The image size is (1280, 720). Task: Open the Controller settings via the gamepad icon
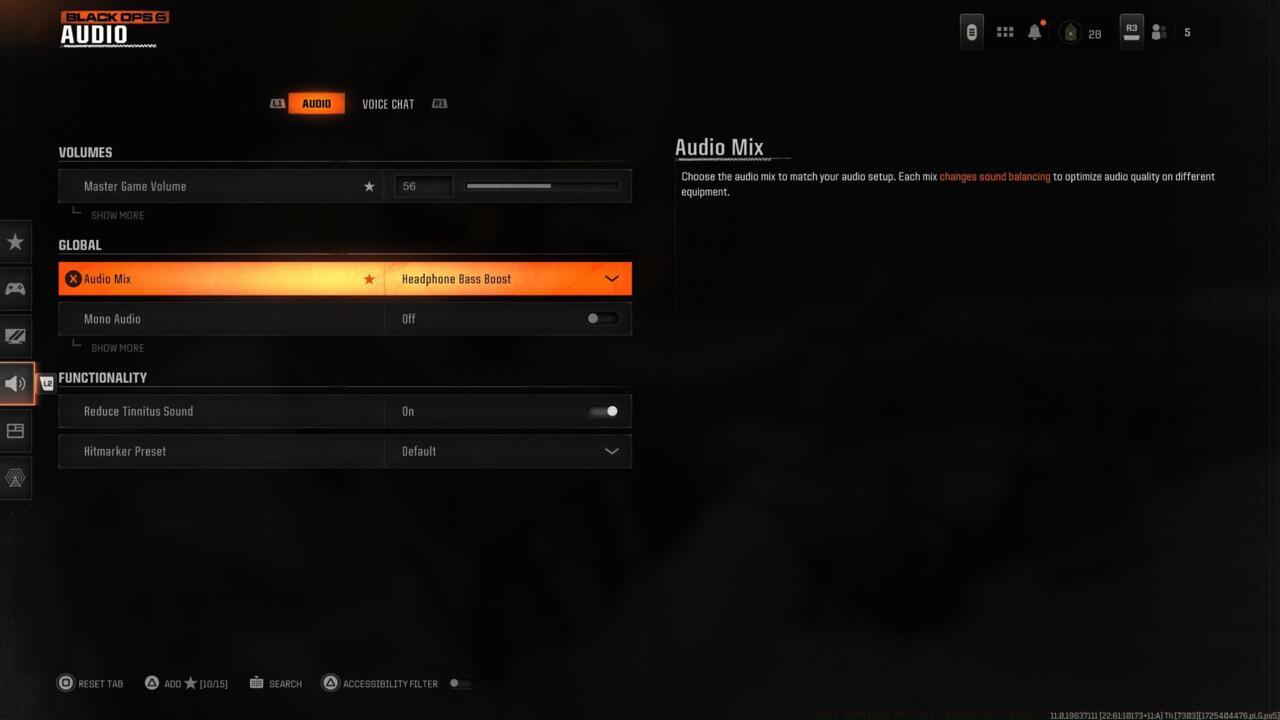[x=15, y=288]
